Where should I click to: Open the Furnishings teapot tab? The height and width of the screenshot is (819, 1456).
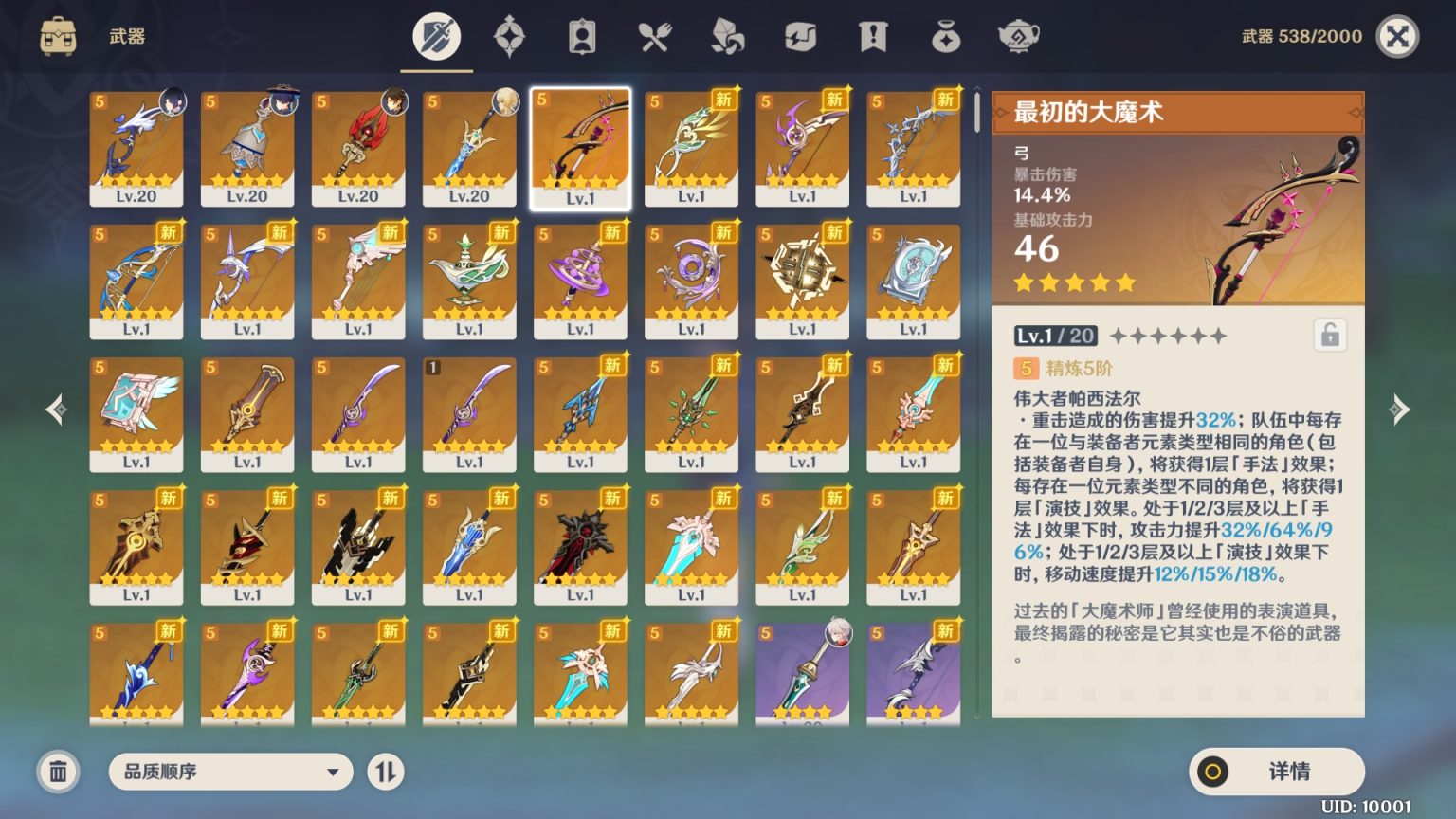click(1018, 37)
